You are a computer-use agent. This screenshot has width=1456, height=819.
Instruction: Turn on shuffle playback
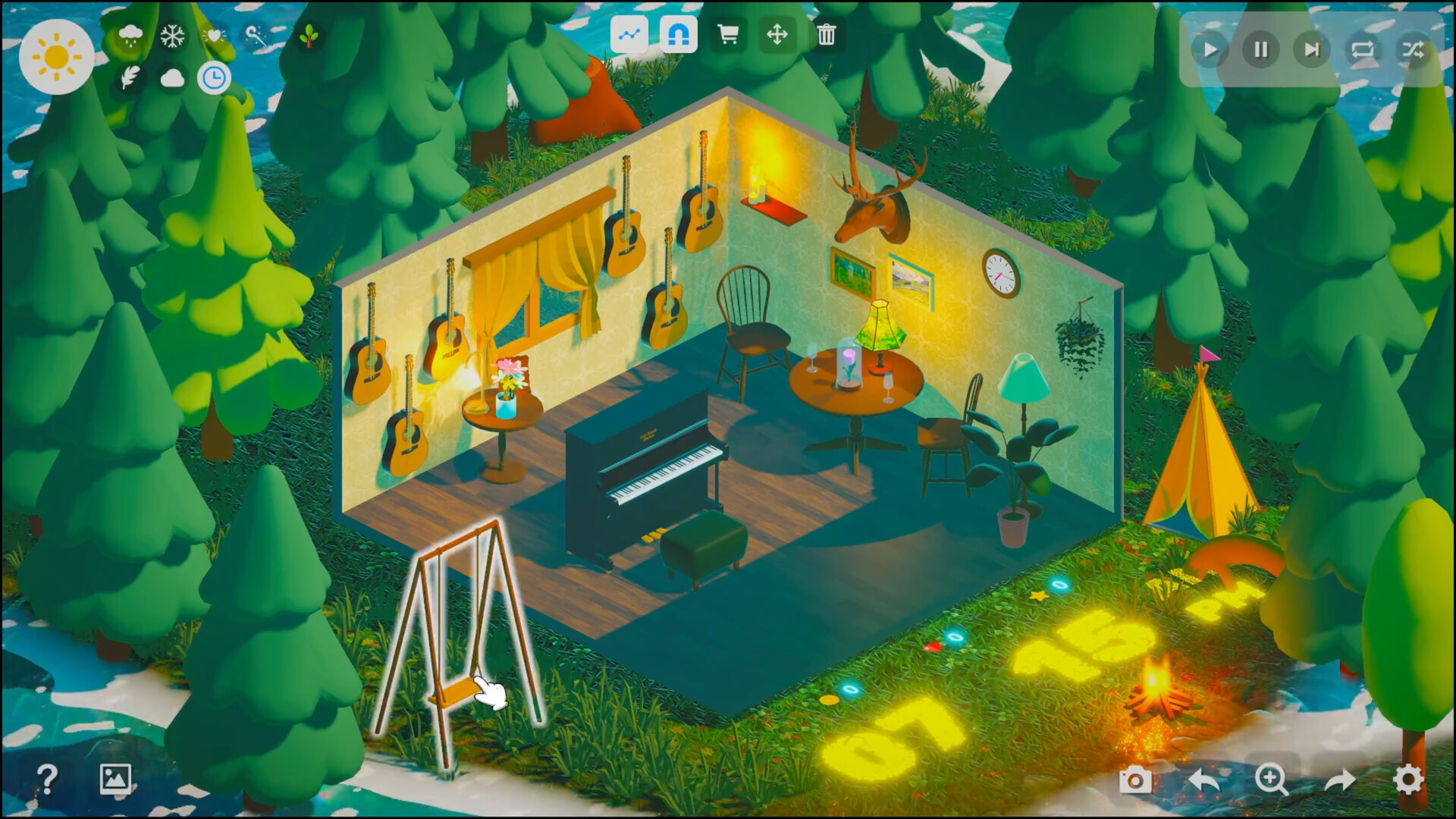(x=1414, y=50)
